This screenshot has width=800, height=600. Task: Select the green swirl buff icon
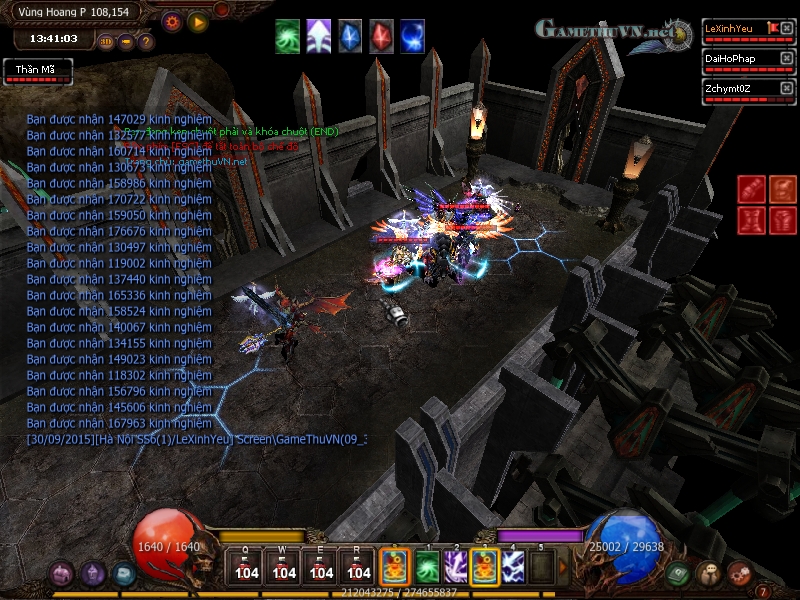(288, 35)
